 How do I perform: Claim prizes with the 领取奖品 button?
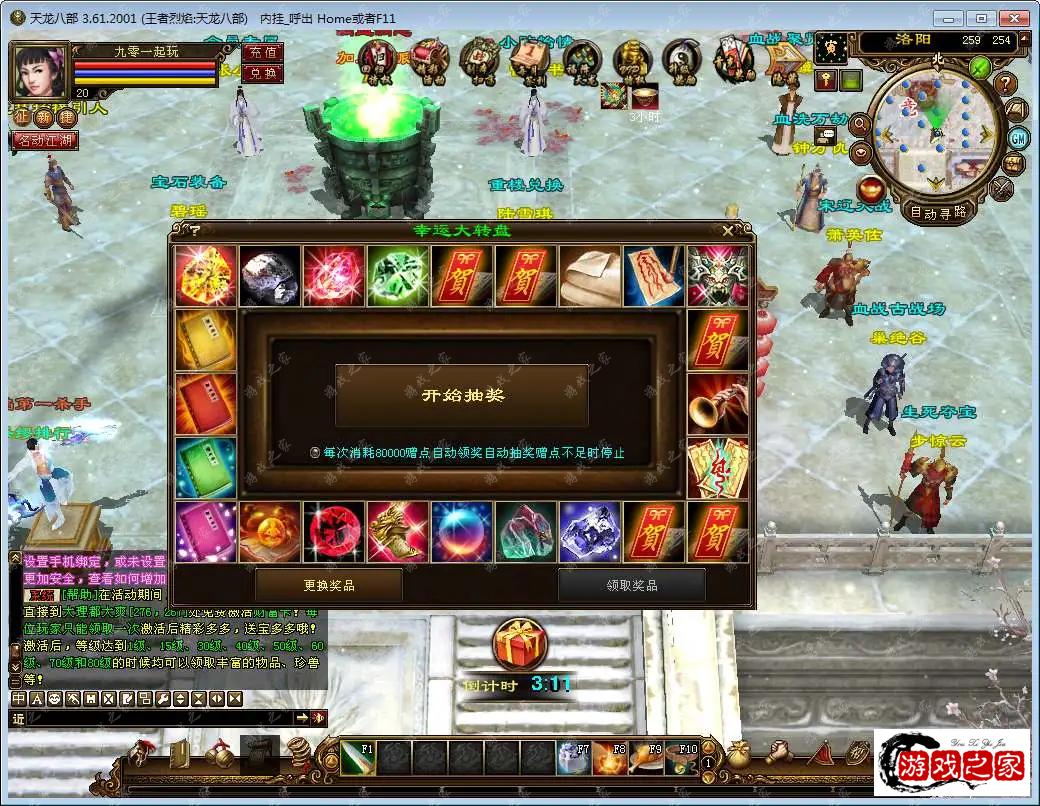pyautogui.click(x=632, y=585)
